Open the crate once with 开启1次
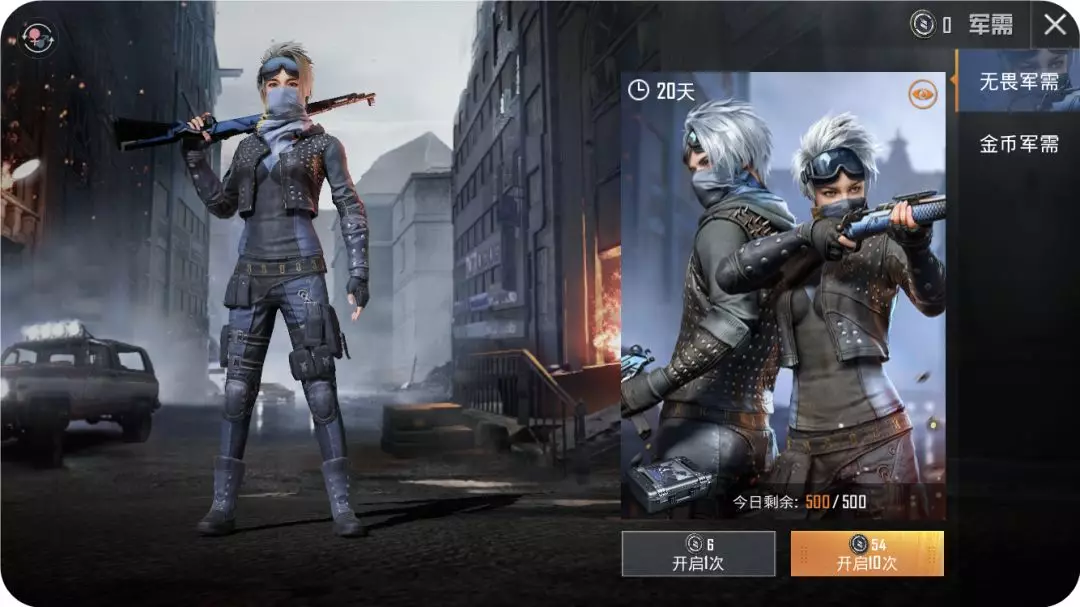 [x=698, y=553]
